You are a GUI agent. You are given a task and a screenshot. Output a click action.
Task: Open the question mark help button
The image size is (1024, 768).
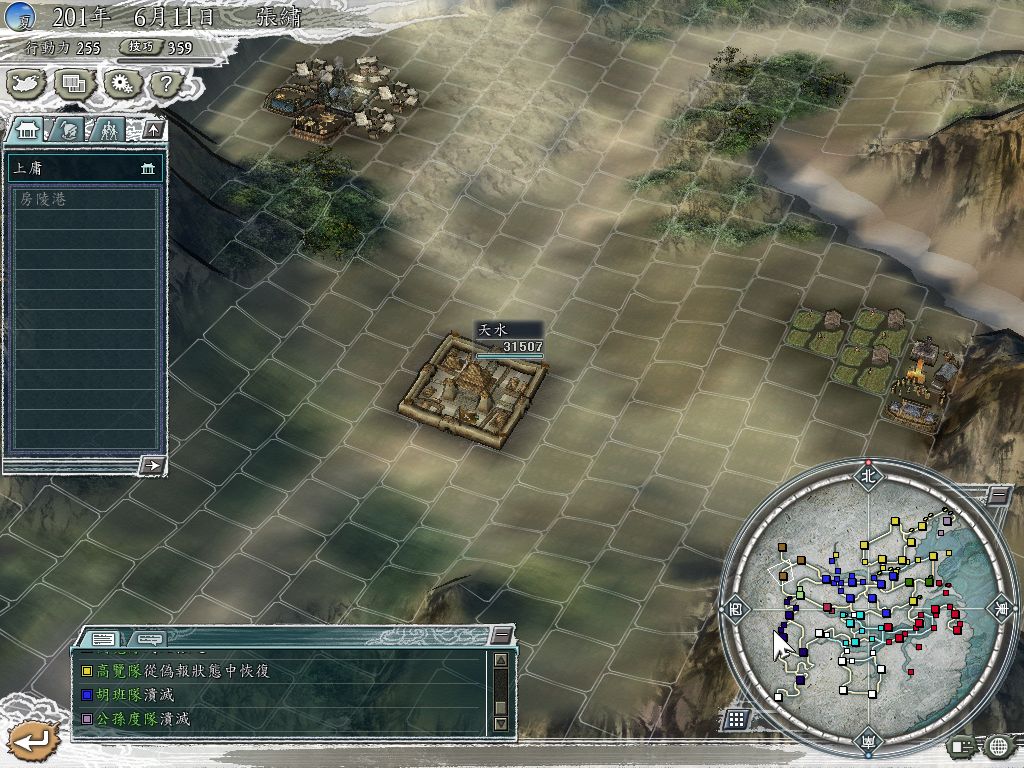pyautogui.click(x=164, y=84)
